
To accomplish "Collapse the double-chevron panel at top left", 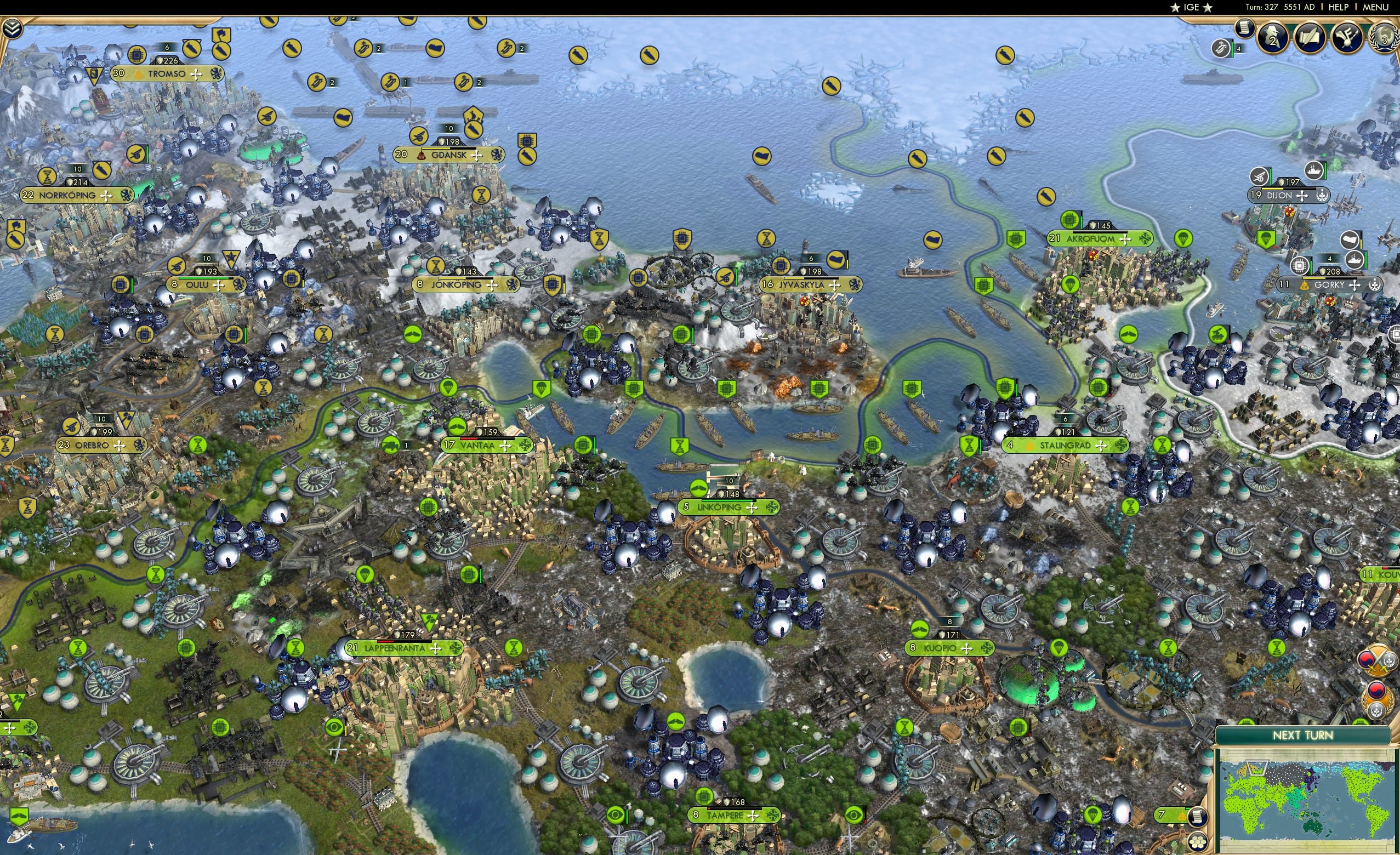I will pyautogui.click(x=13, y=30).
